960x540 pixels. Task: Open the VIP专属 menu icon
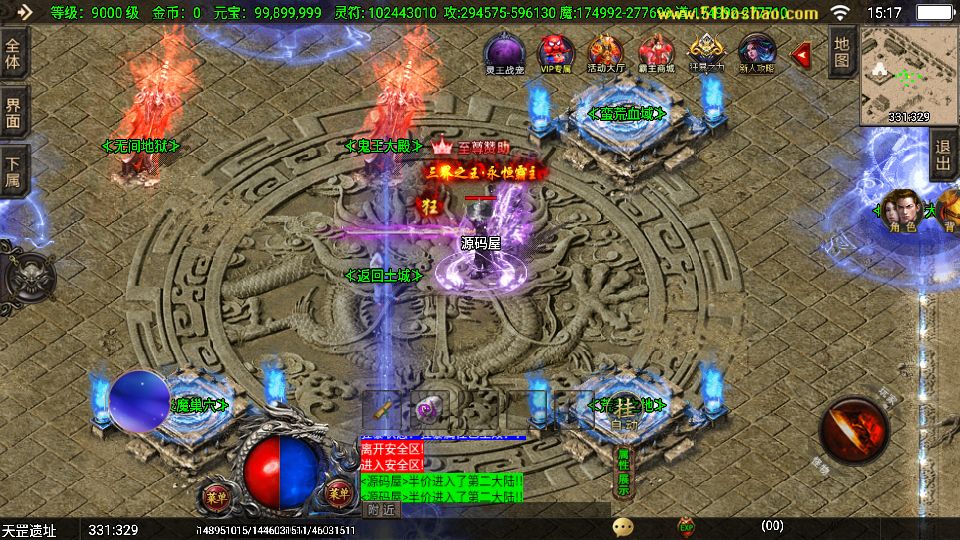pyautogui.click(x=553, y=53)
